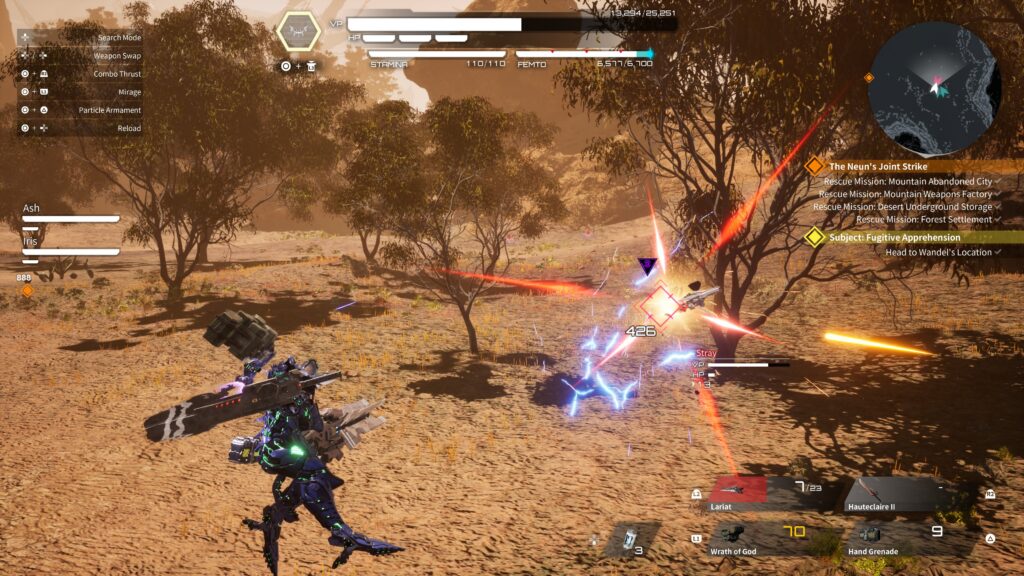Select squad member Iris's status
The image size is (1024, 576).
point(70,247)
